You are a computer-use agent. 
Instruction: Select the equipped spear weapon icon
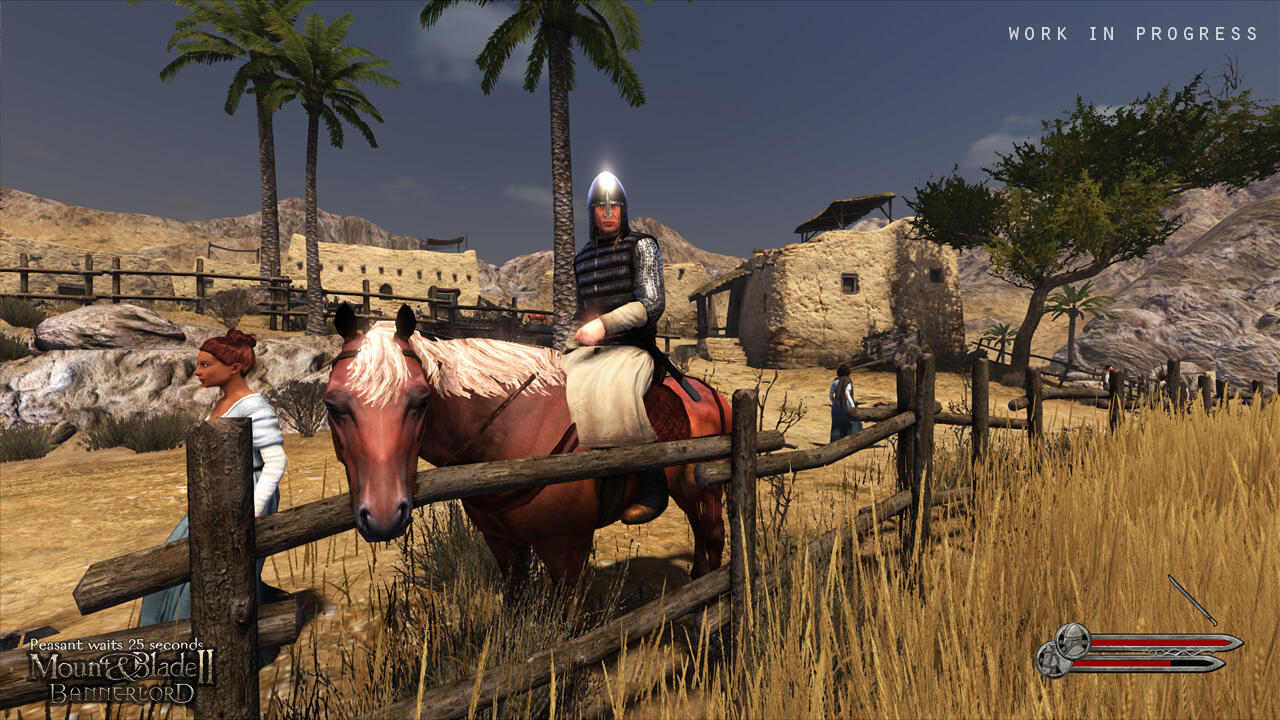click(x=1191, y=599)
